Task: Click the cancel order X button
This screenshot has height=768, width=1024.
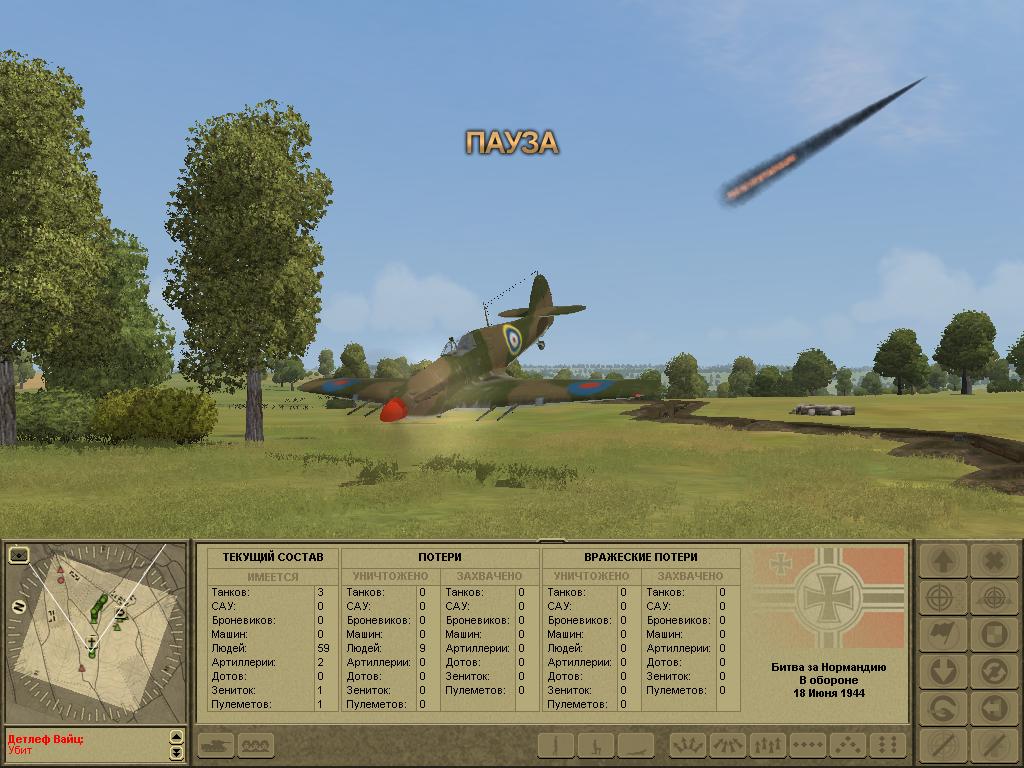Action: 993,561
